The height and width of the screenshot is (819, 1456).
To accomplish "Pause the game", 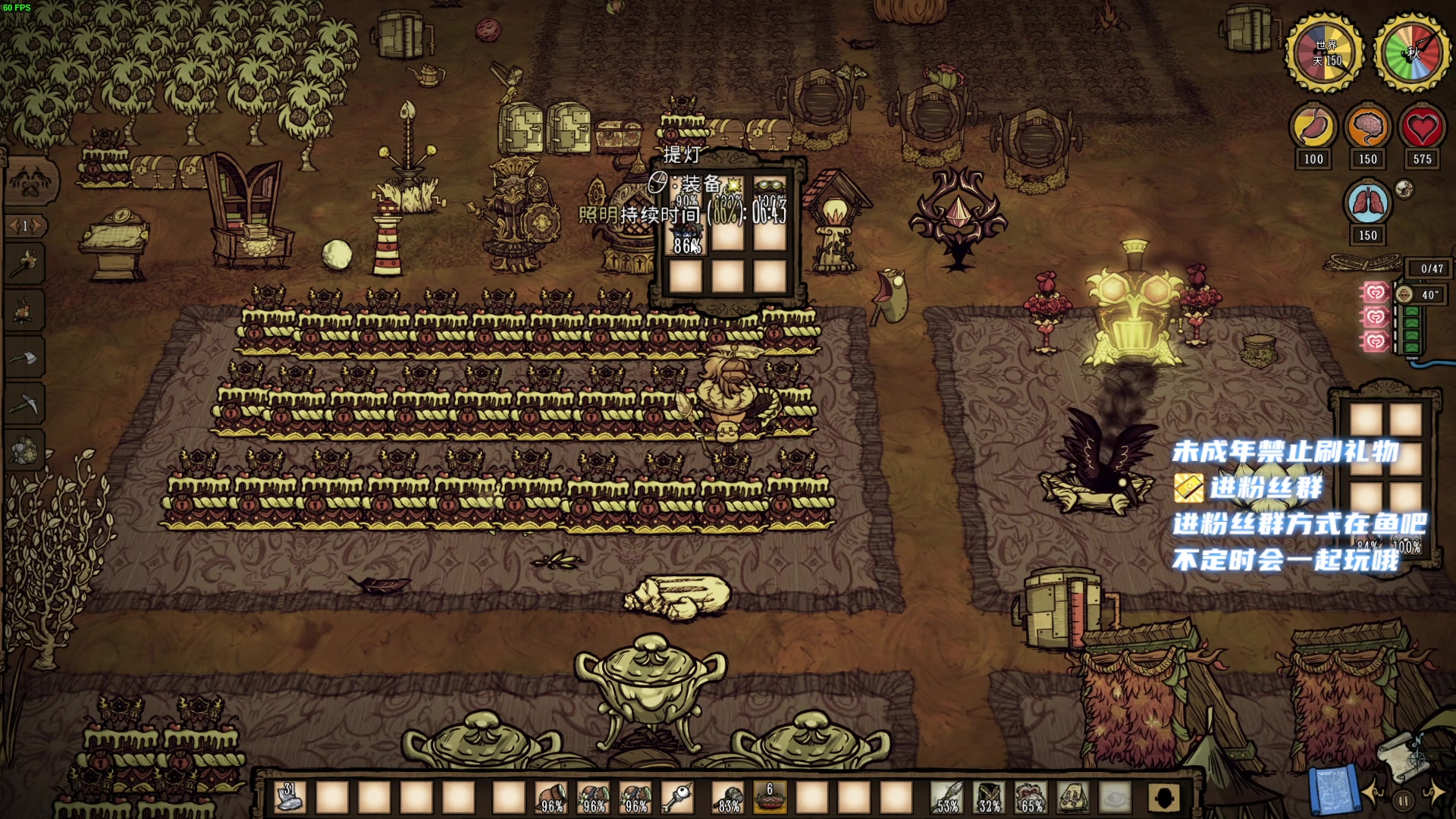I will (x=1404, y=799).
